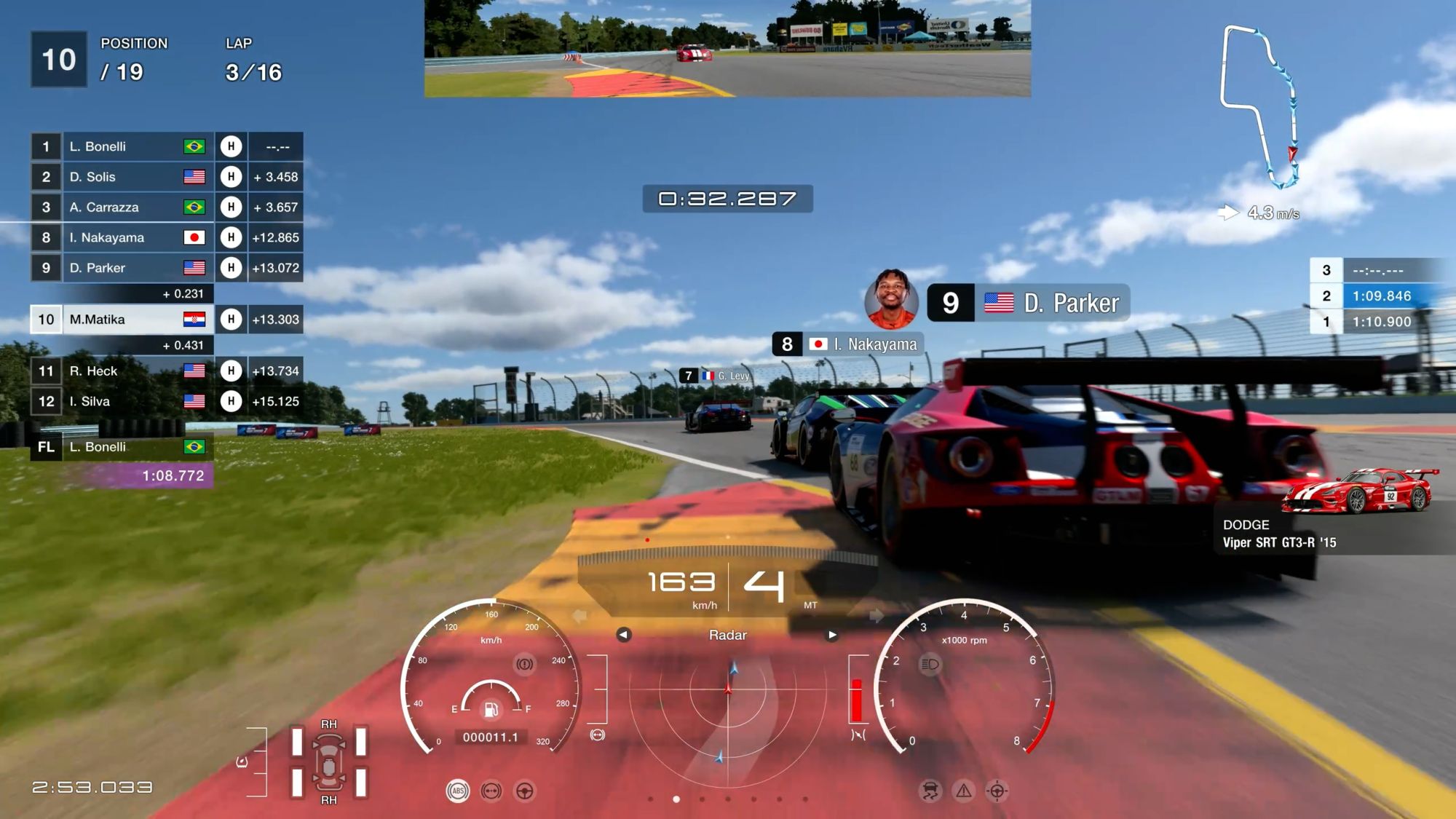Open the track layout minimap
This screenshot has height=819, width=1456.
(1259, 106)
